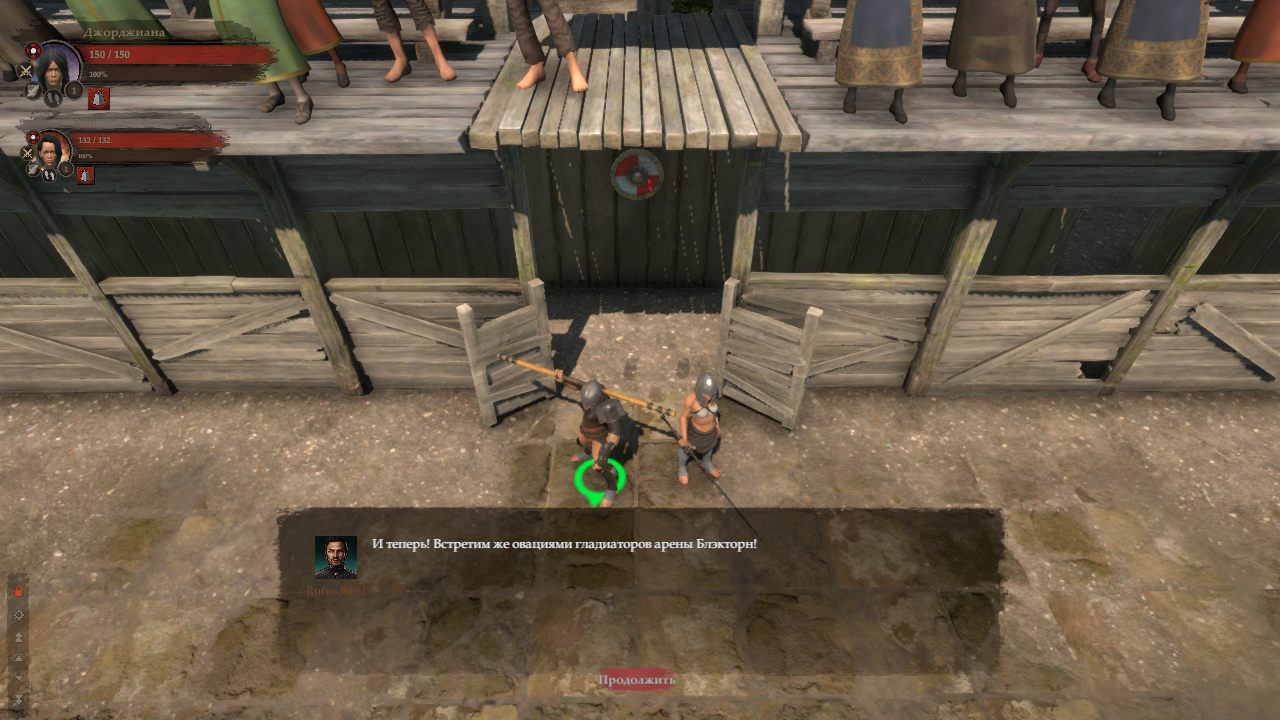1280x720 pixels.
Task: Click the double up arrow button
Action: (x=18, y=636)
